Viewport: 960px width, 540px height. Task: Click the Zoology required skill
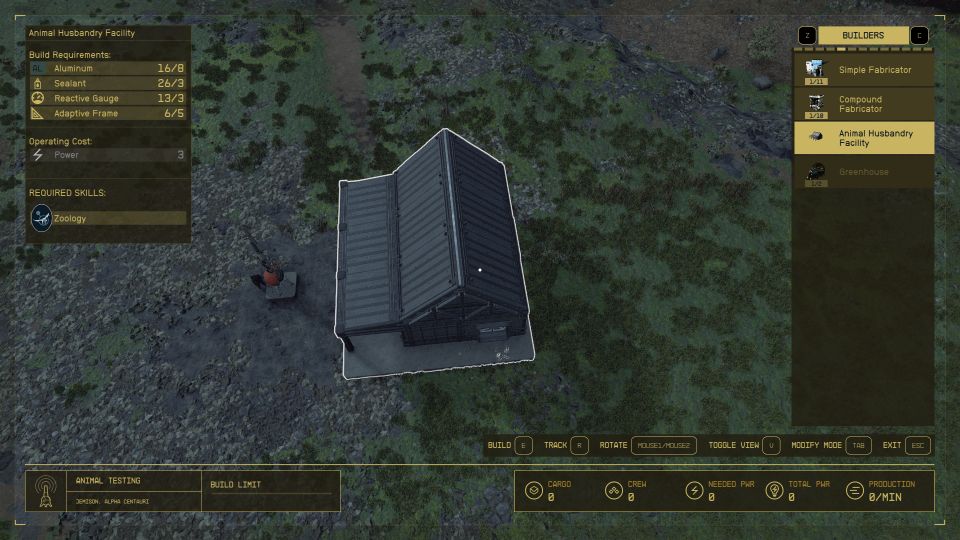(x=108, y=218)
